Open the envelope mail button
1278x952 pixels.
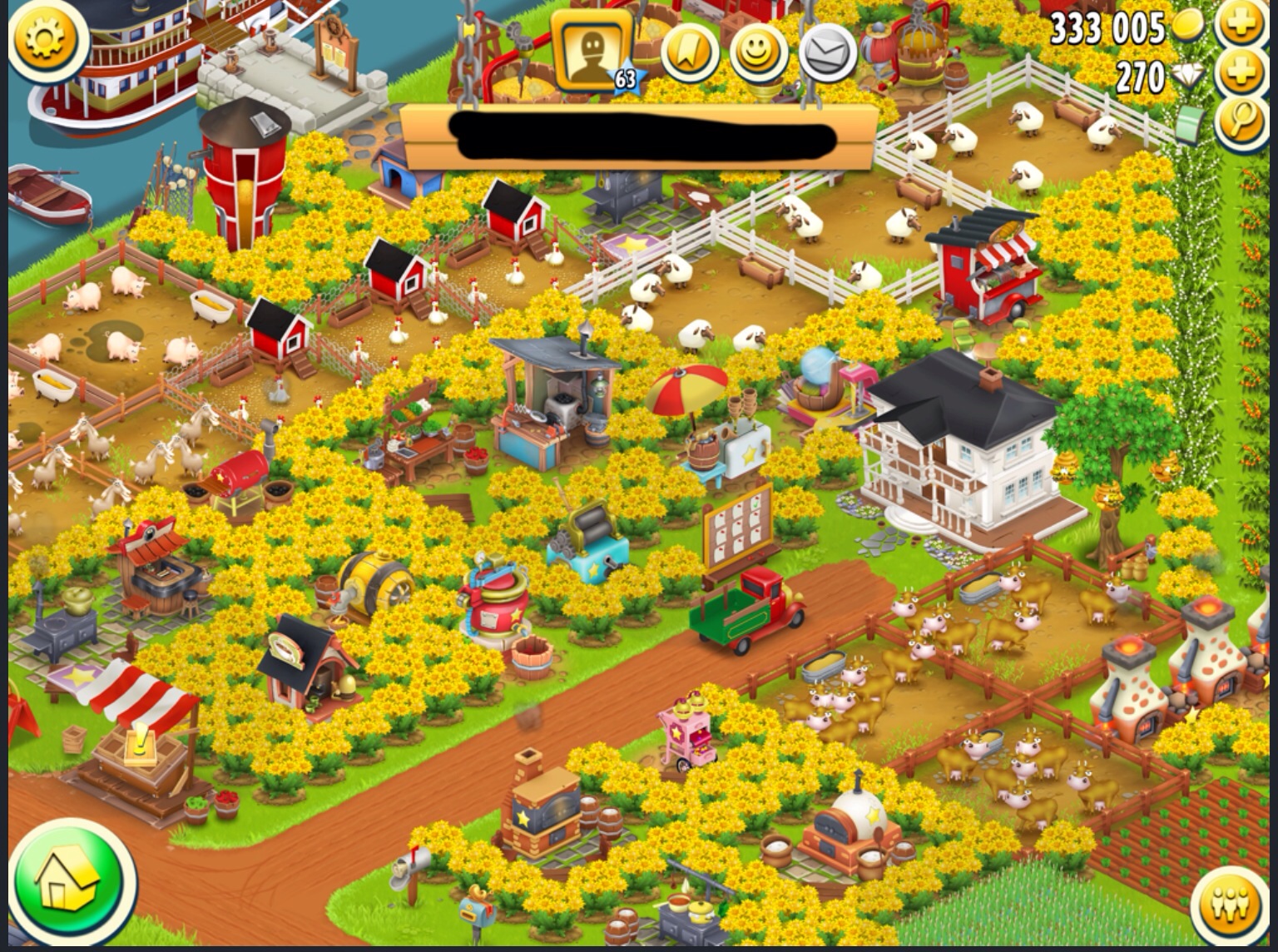click(x=827, y=52)
